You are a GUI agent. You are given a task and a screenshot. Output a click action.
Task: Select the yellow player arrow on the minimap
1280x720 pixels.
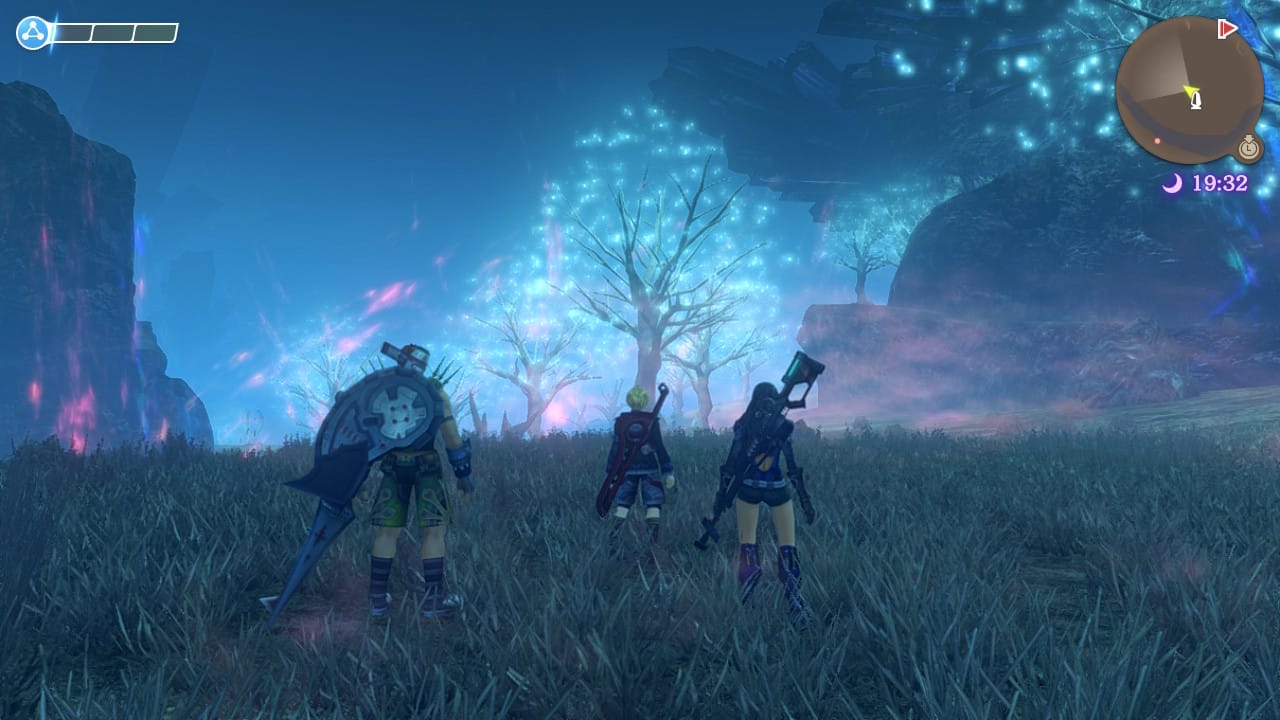[x=1191, y=88]
